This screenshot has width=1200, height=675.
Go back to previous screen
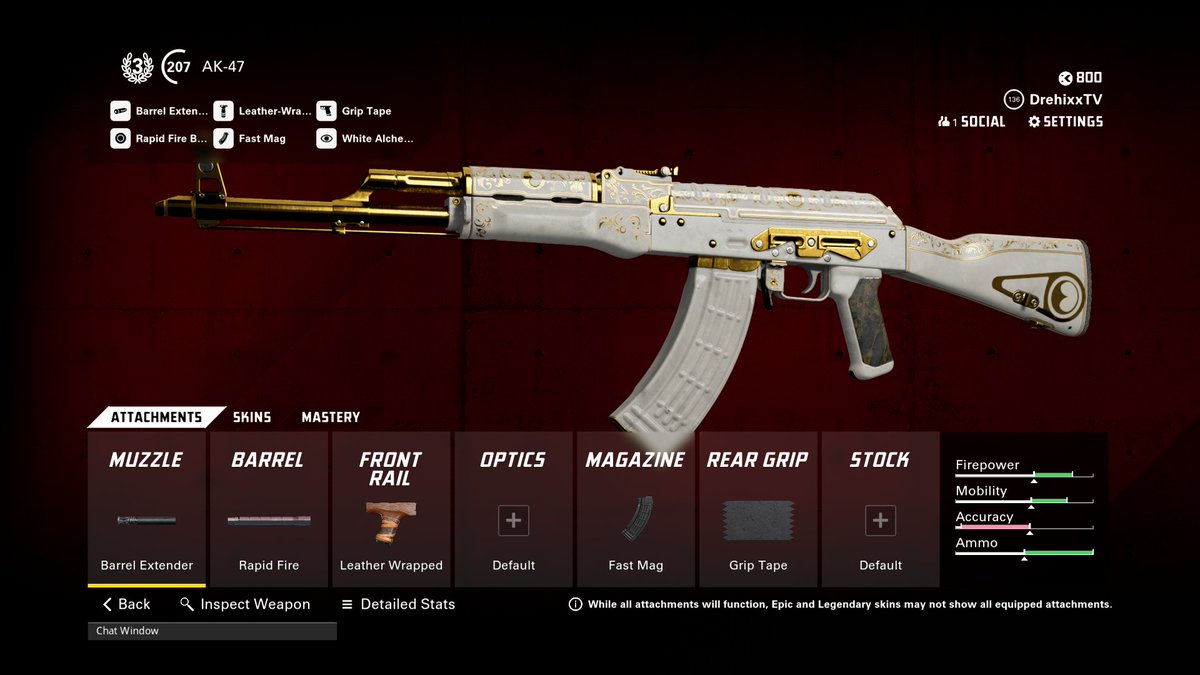click(126, 604)
